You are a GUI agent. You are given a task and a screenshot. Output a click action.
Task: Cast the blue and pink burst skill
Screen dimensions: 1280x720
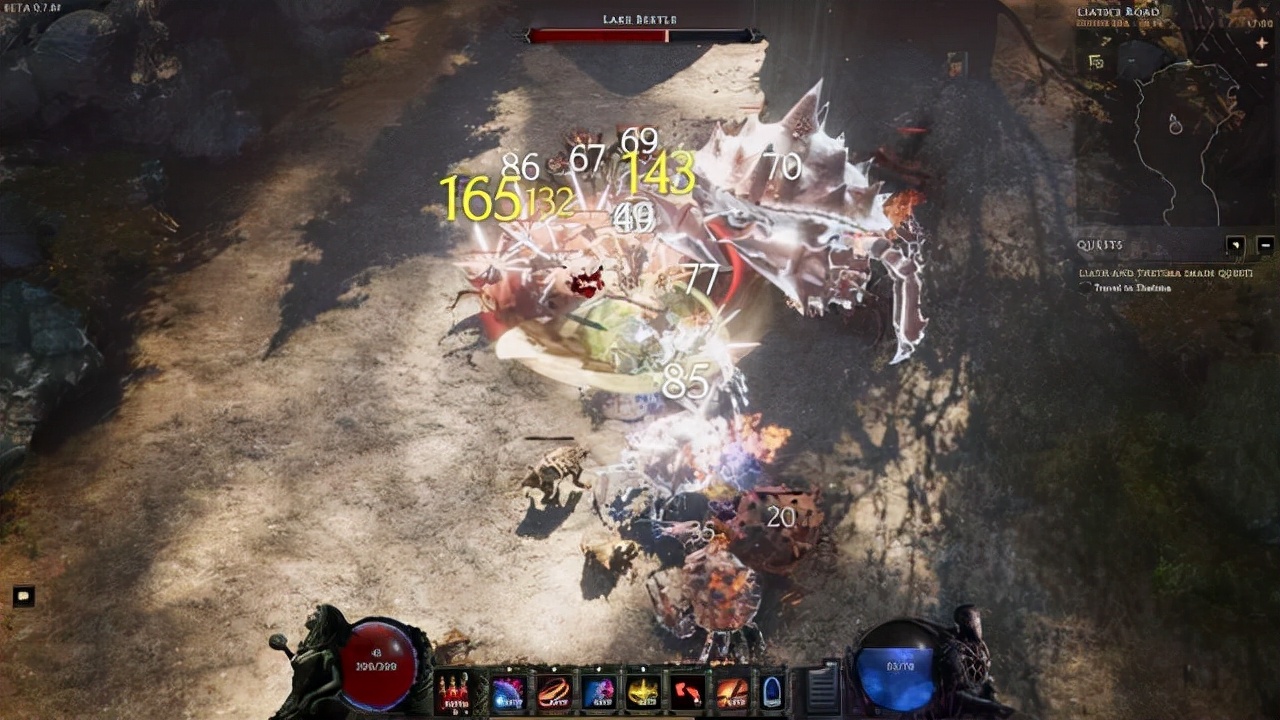(x=599, y=692)
